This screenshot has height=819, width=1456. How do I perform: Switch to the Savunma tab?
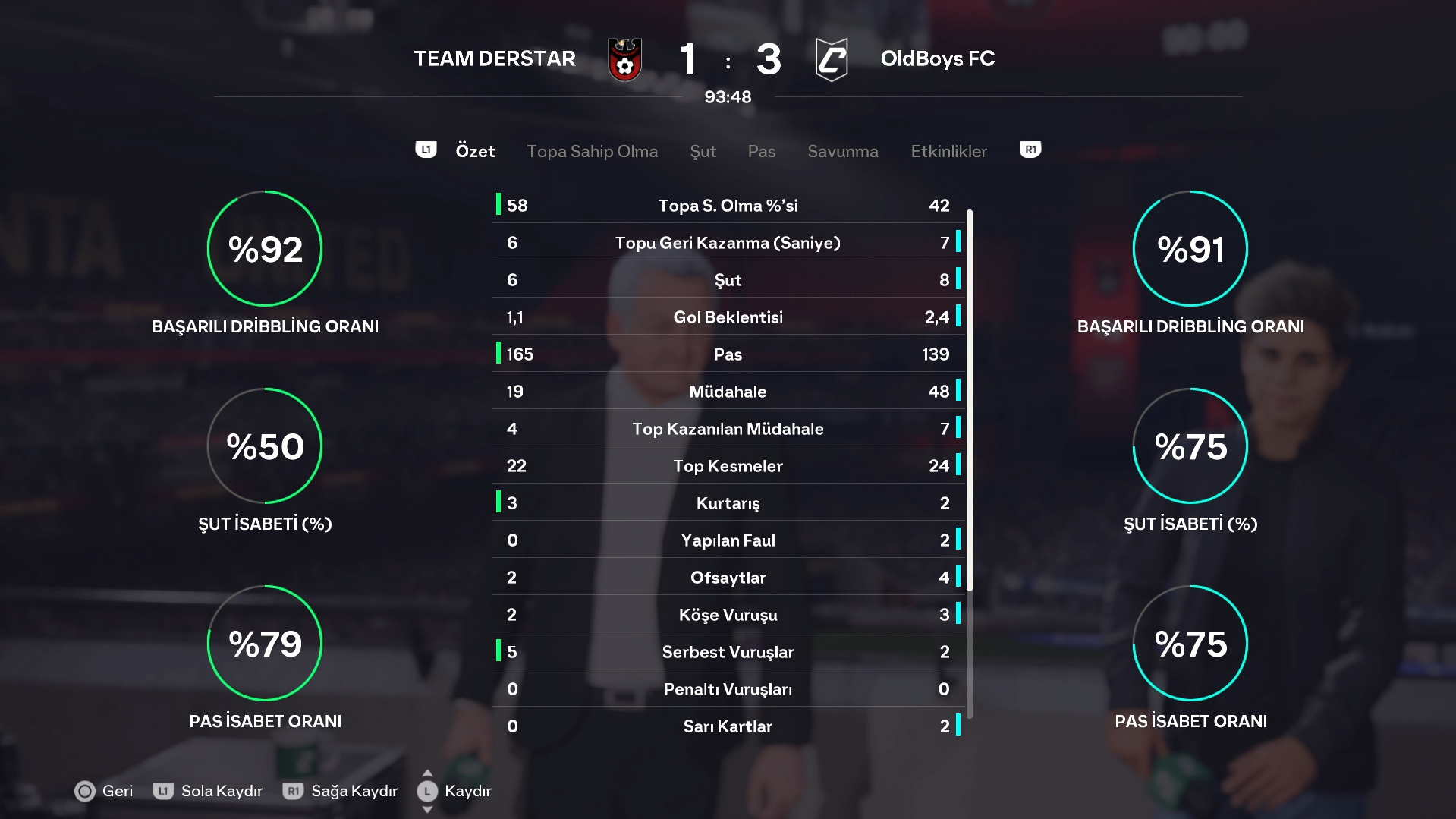point(842,151)
